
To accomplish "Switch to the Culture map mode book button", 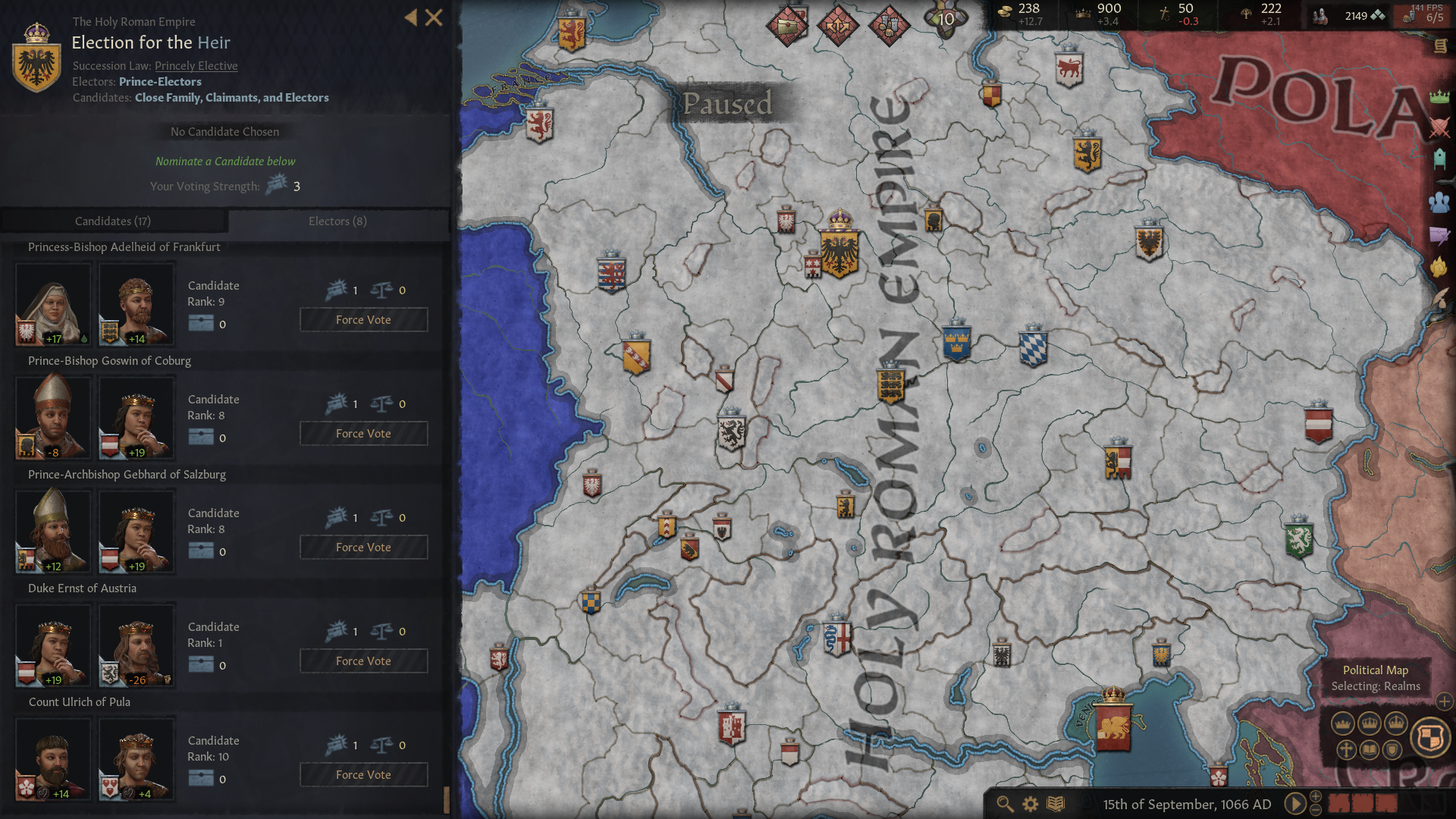I will tap(1371, 751).
